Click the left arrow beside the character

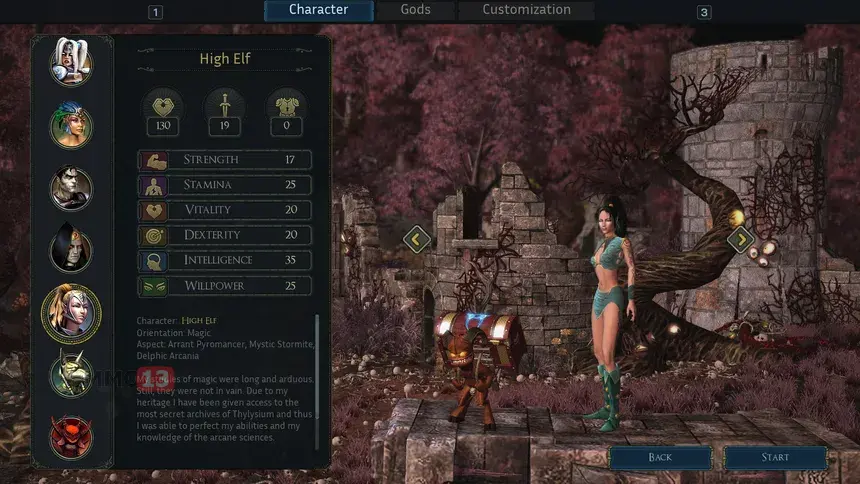click(x=416, y=239)
